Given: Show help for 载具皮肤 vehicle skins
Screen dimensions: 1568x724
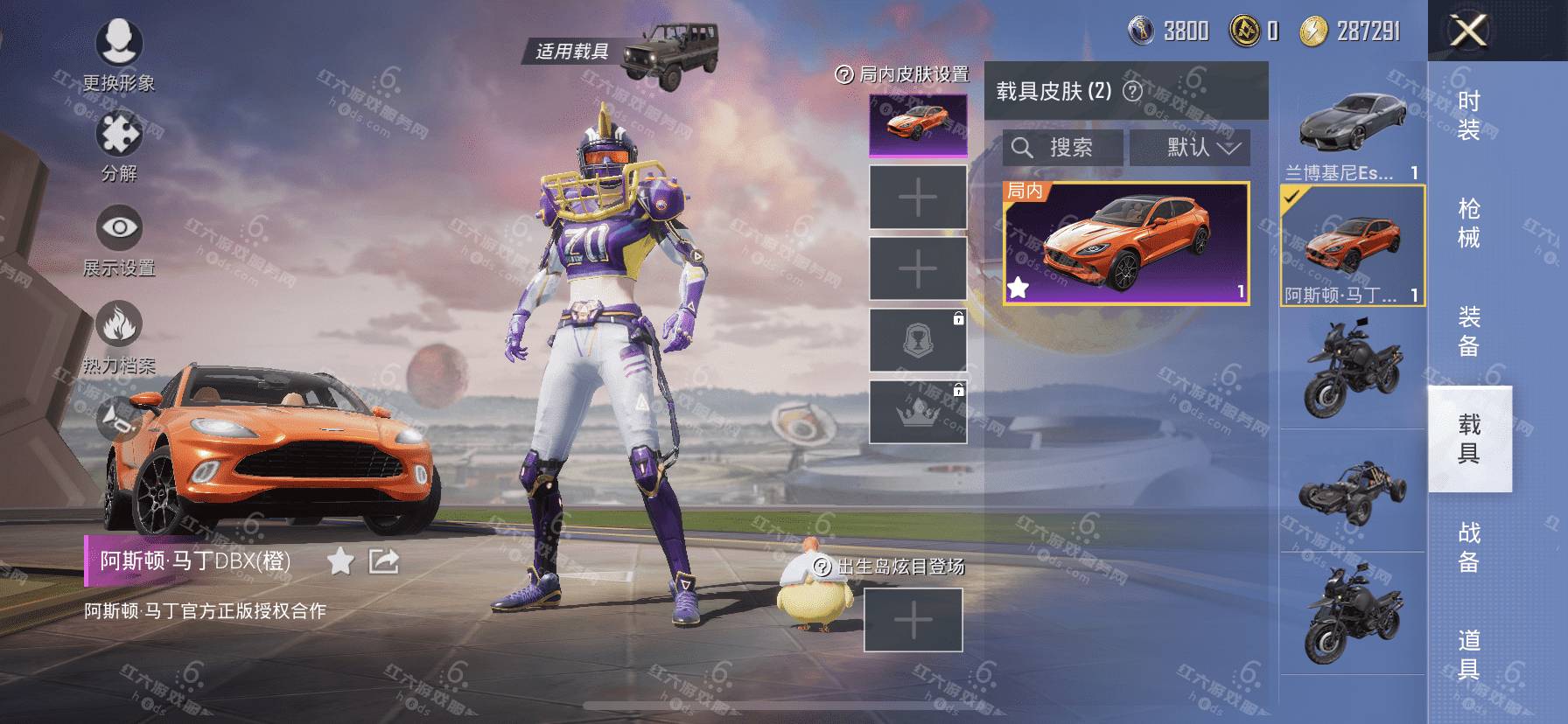Looking at the screenshot, I should click(x=1132, y=91).
